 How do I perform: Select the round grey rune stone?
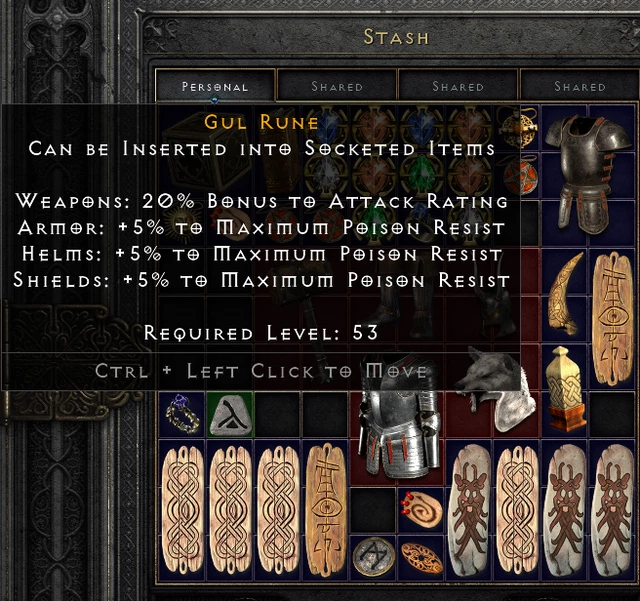pos(374,555)
